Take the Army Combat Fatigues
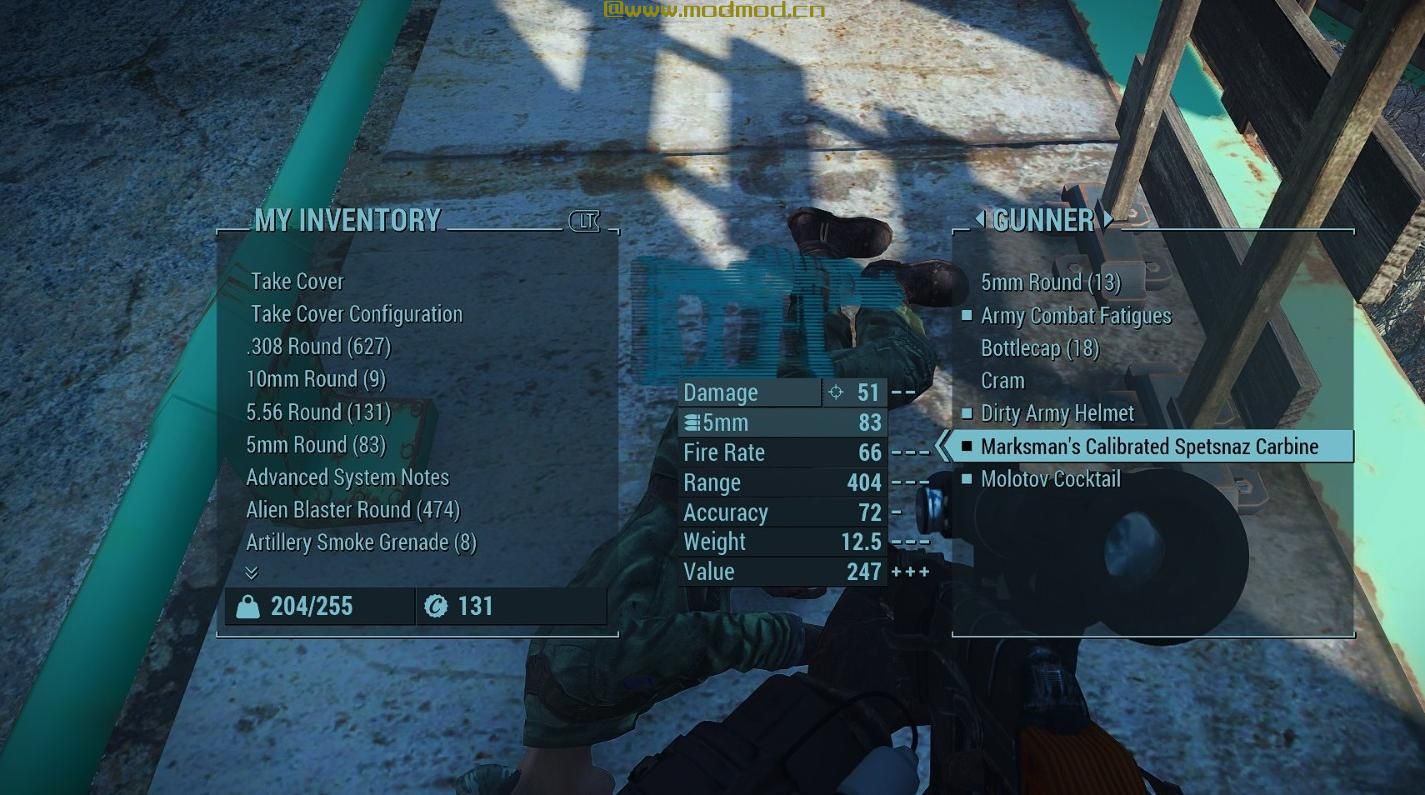This screenshot has height=795, width=1425. click(x=1075, y=316)
